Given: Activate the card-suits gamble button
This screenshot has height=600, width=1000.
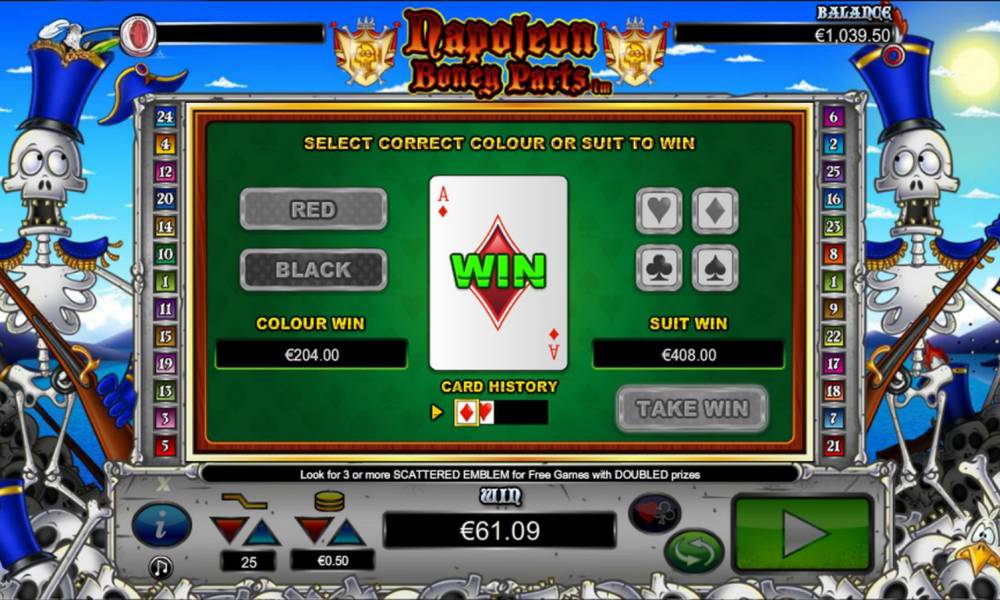Looking at the screenshot, I should coord(655,512).
